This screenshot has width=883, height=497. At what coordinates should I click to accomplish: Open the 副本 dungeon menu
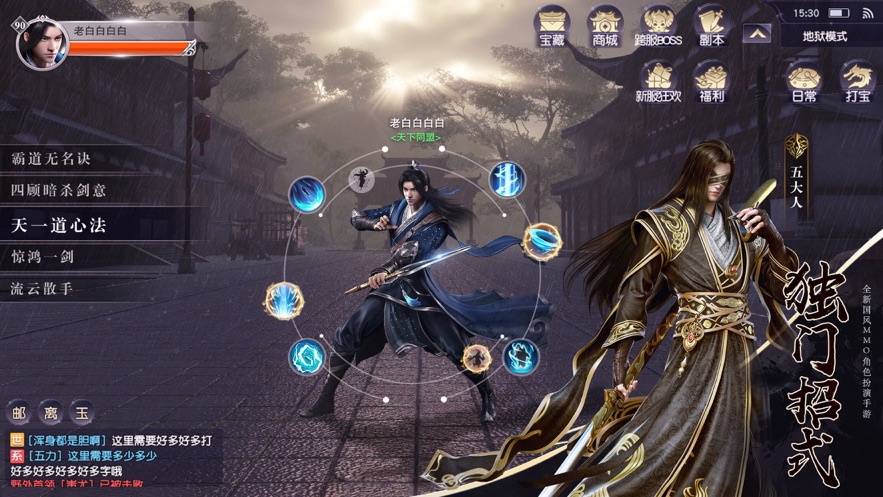(x=711, y=25)
